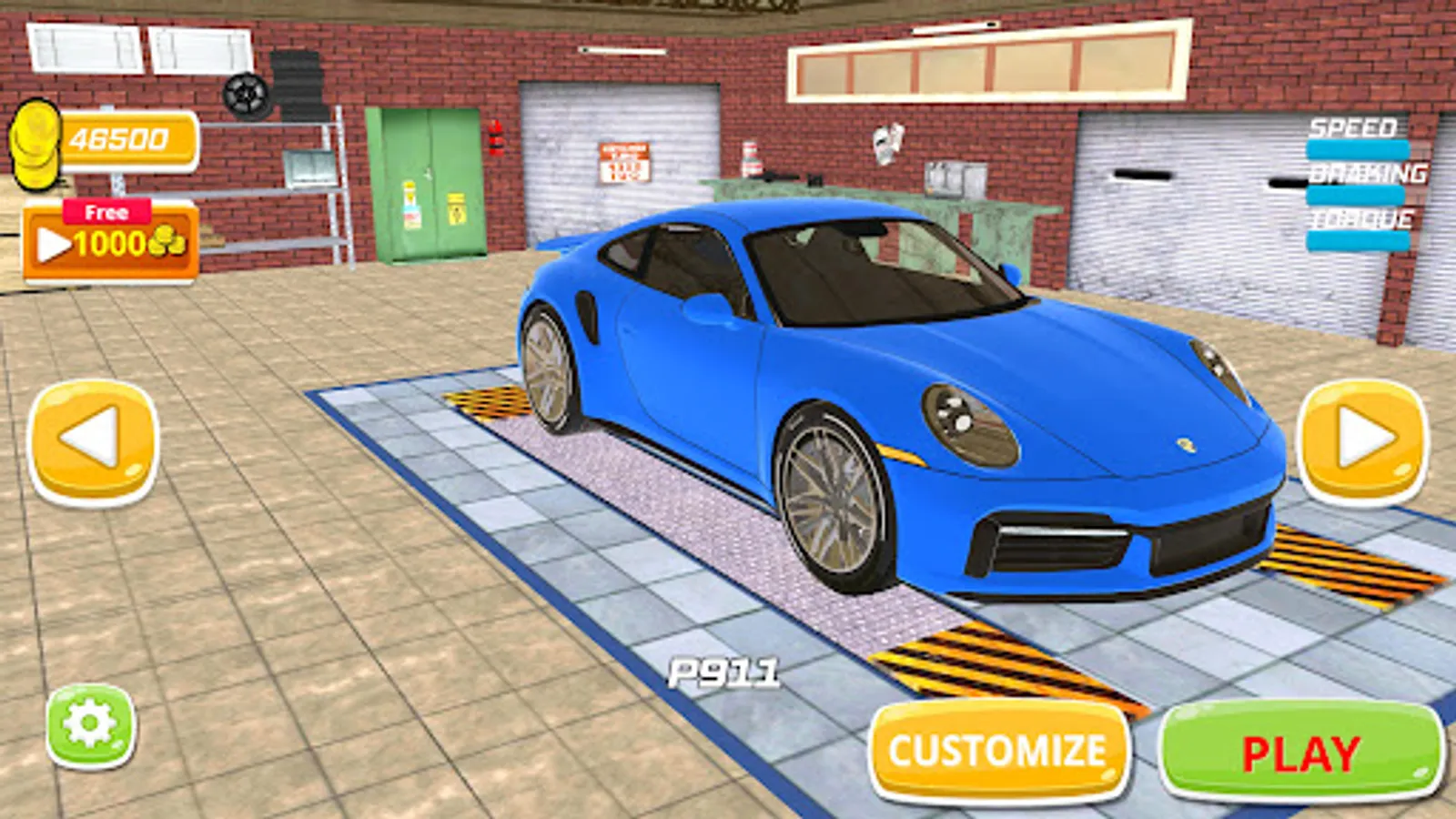Tap the red Free ribbon above the reward button

pyautogui.click(x=107, y=210)
